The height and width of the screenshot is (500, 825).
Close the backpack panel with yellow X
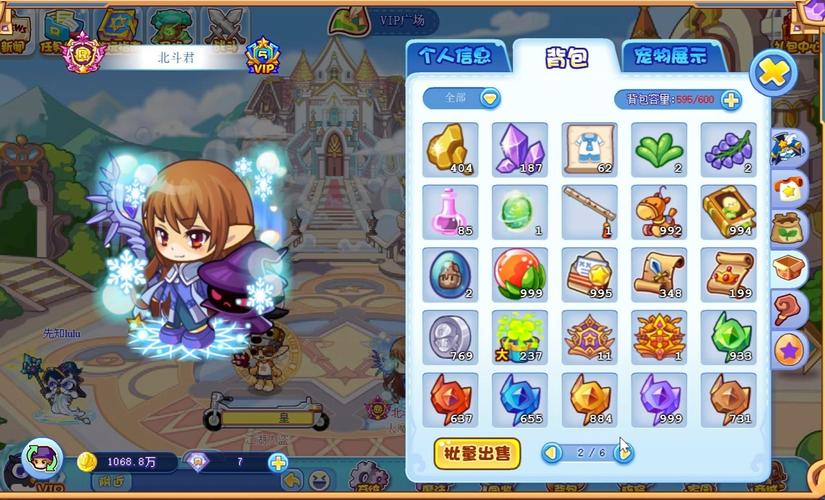pos(773,72)
